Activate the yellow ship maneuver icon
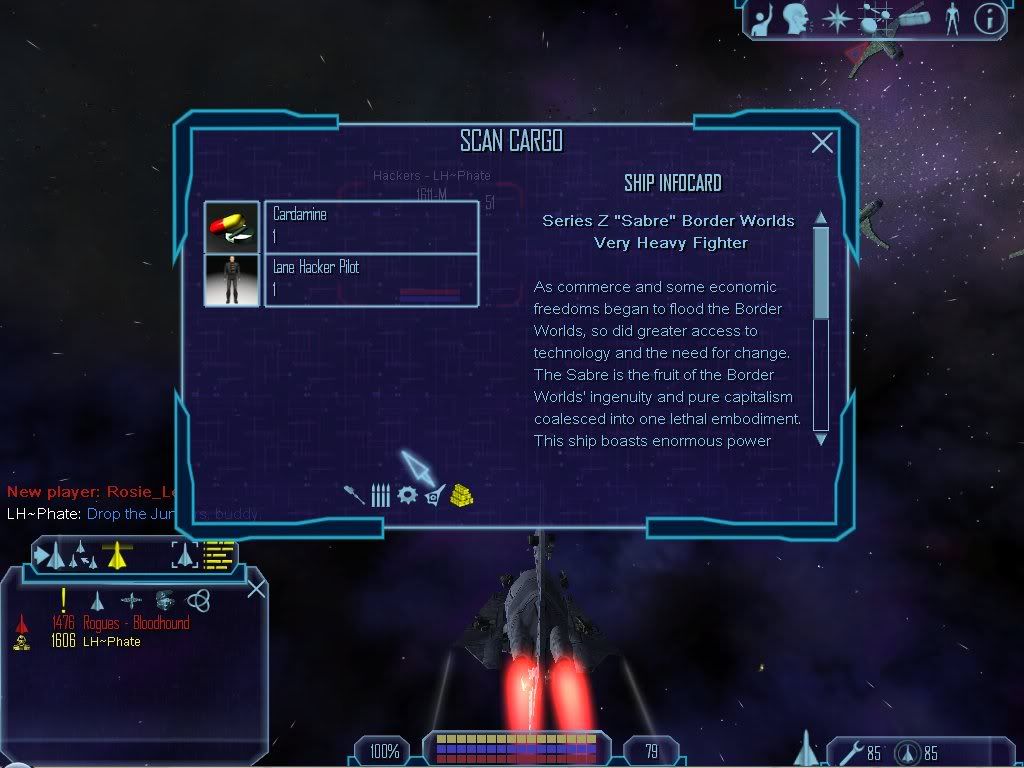The image size is (1024, 768). [118, 554]
